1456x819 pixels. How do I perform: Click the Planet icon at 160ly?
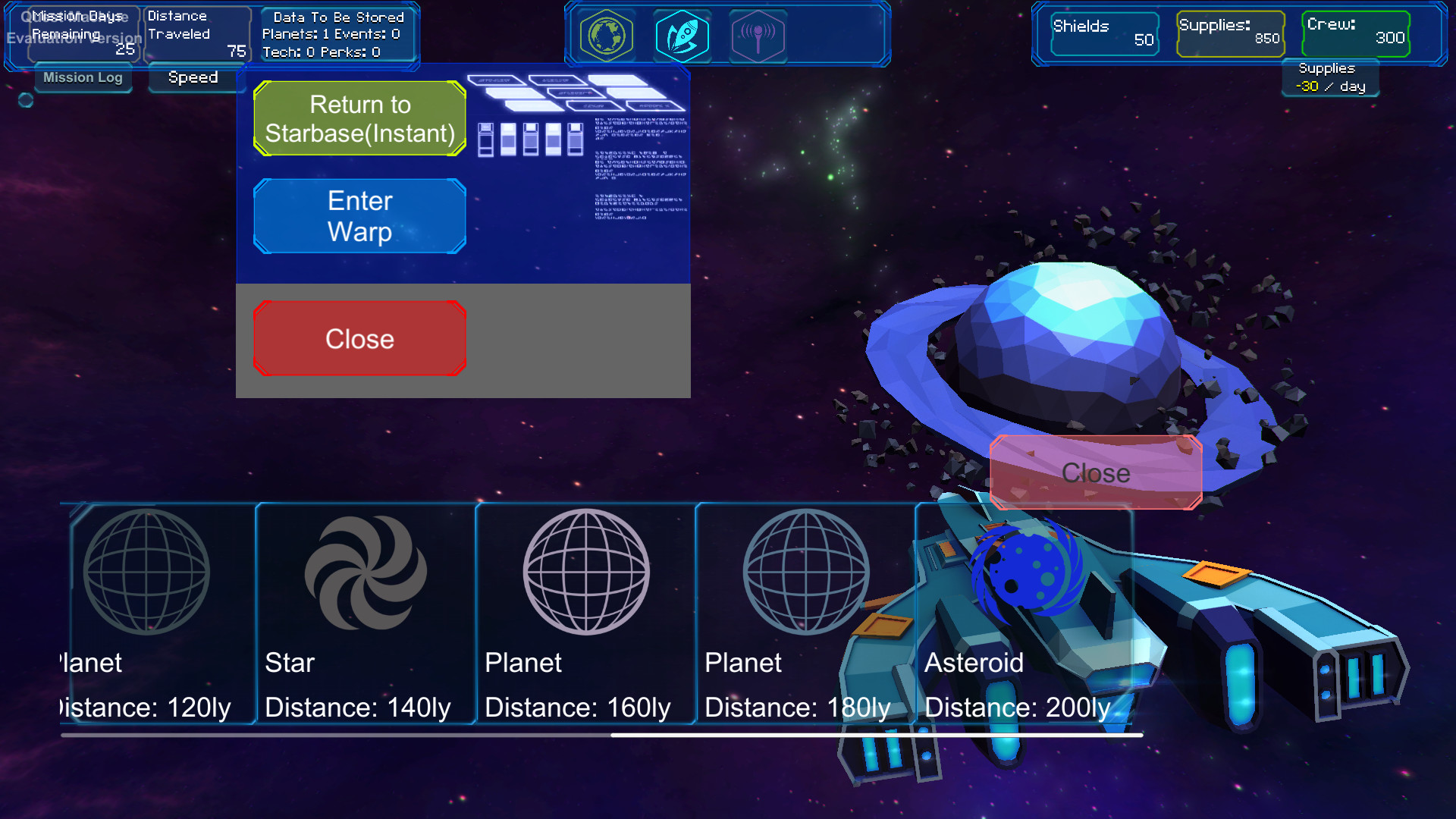[585, 573]
